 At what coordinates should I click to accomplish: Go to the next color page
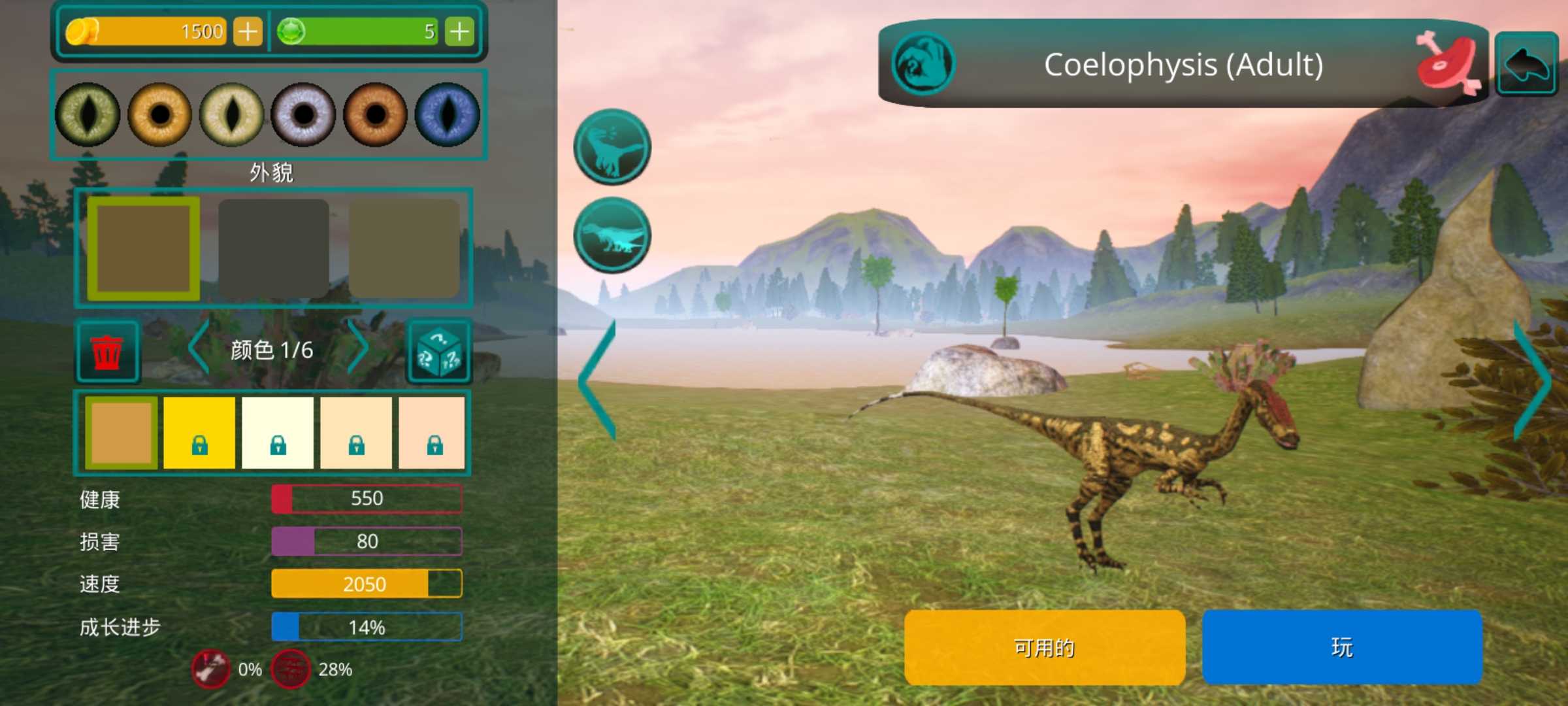358,348
